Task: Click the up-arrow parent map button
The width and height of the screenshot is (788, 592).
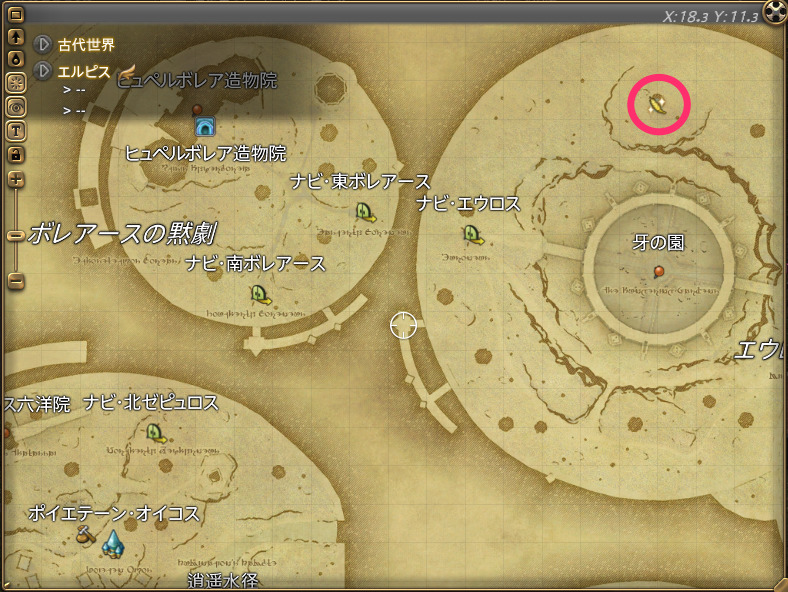Action: (x=16, y=37)
